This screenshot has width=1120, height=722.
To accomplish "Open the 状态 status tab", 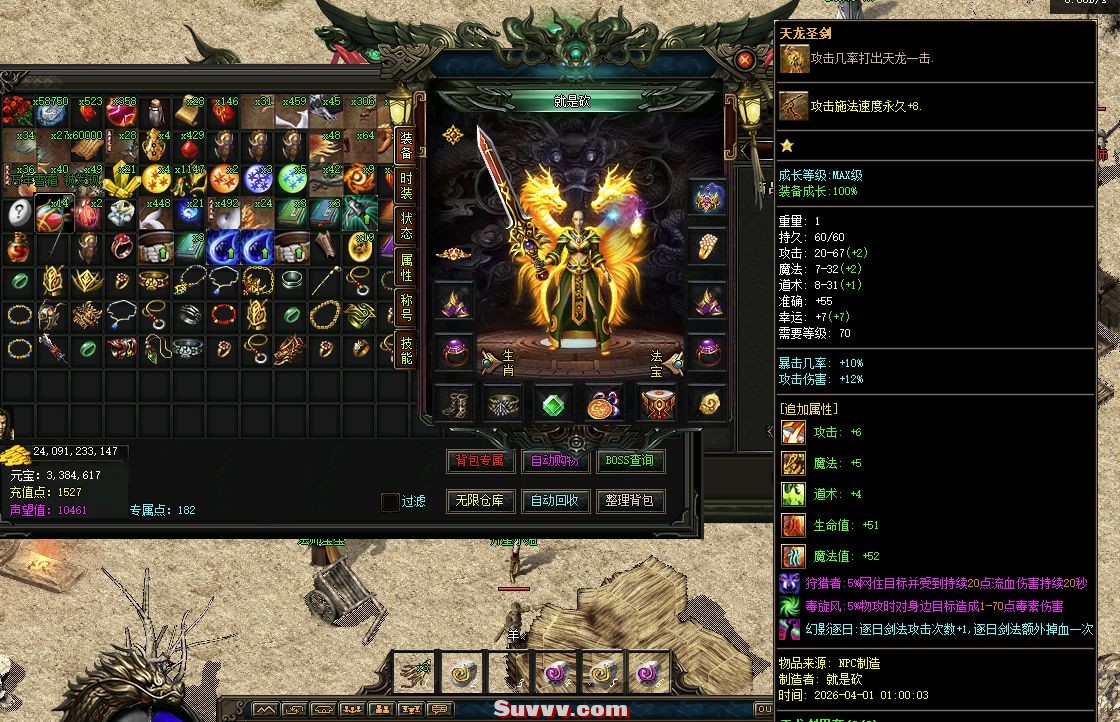I will [x=406, y=225].
